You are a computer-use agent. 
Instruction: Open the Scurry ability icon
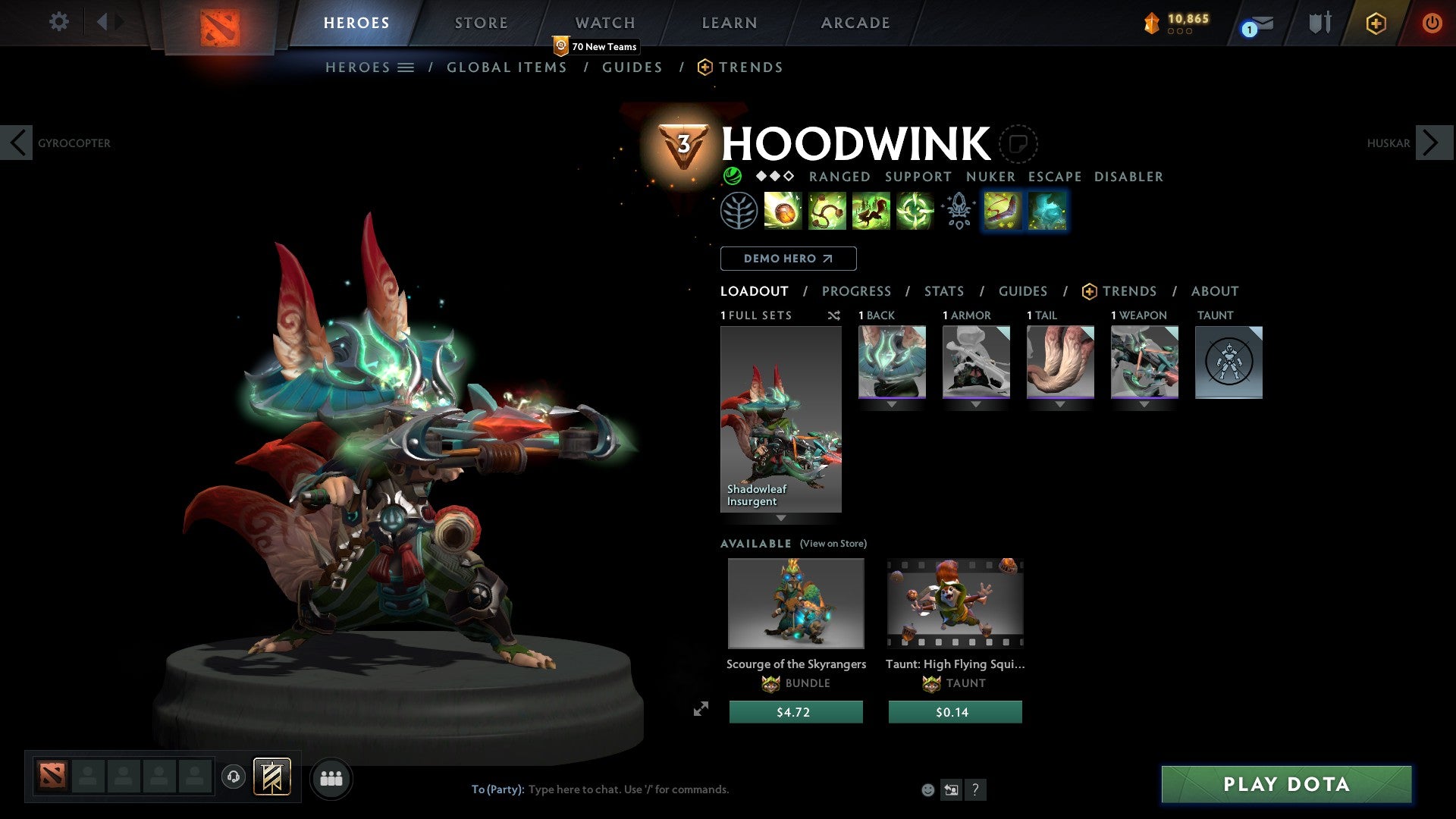point(871,211)
